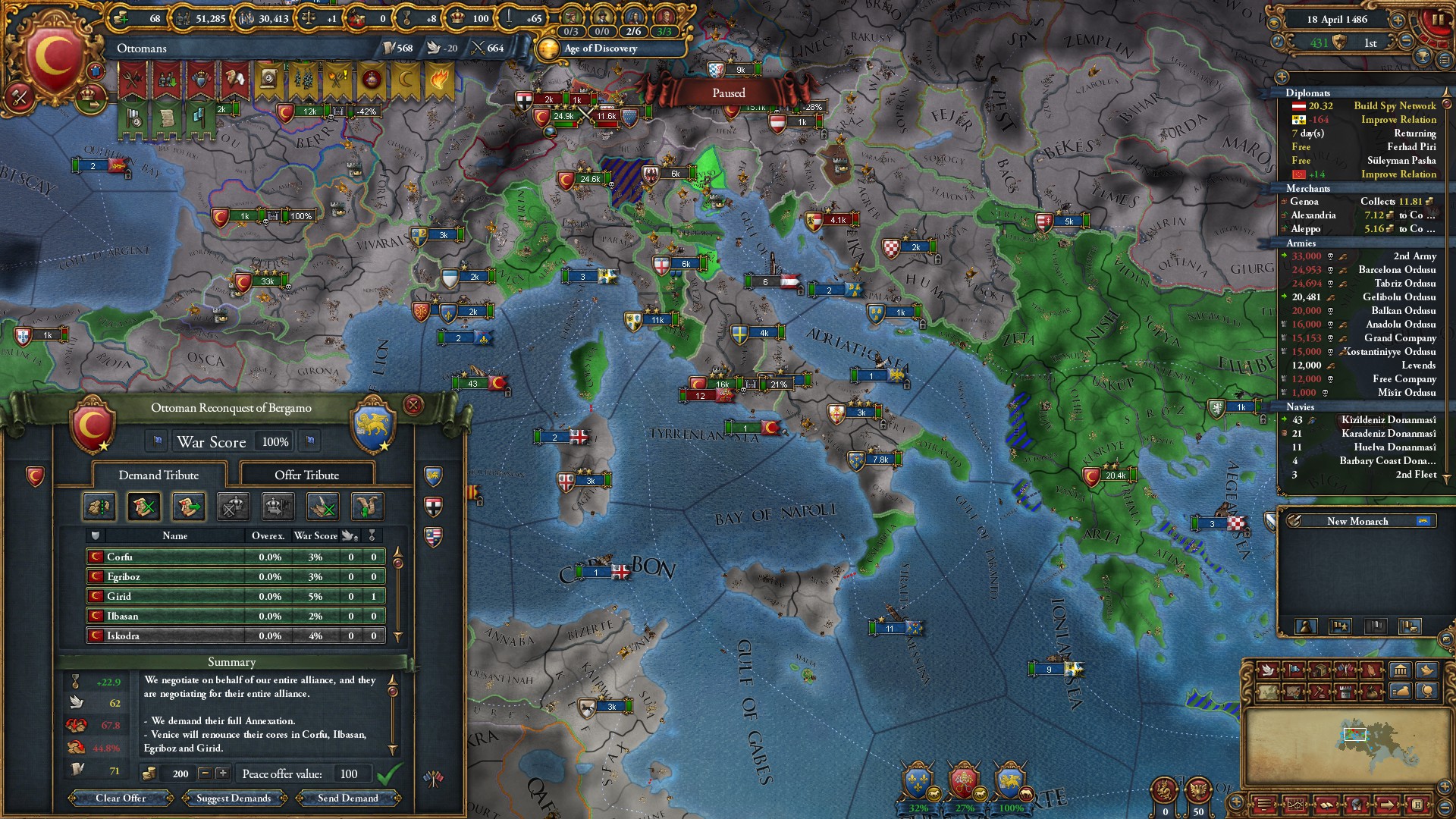Close the peace negotiation window
The height and width of the screenshot is (819, 1456).
[413, 405]
